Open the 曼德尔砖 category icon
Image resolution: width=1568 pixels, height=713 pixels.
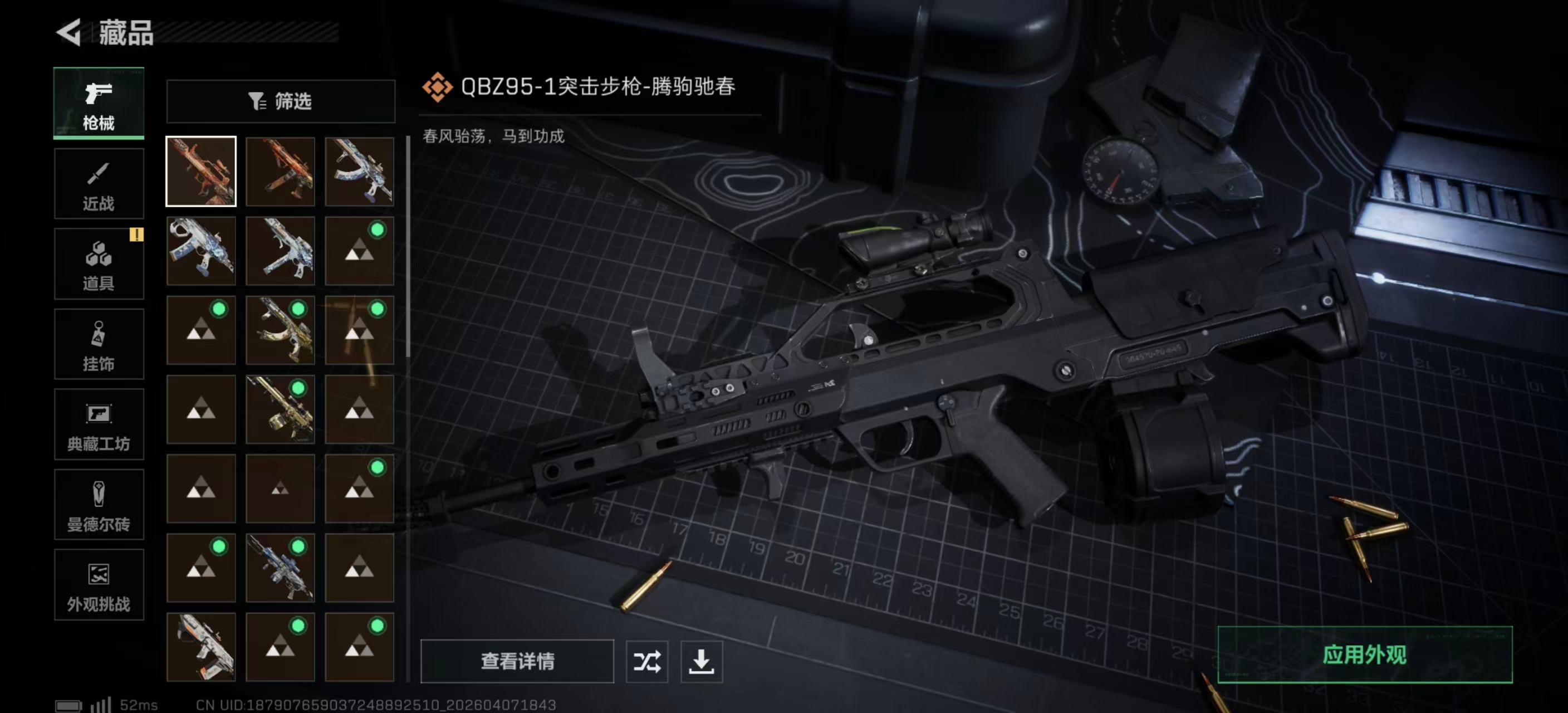(x=99, y=504)
